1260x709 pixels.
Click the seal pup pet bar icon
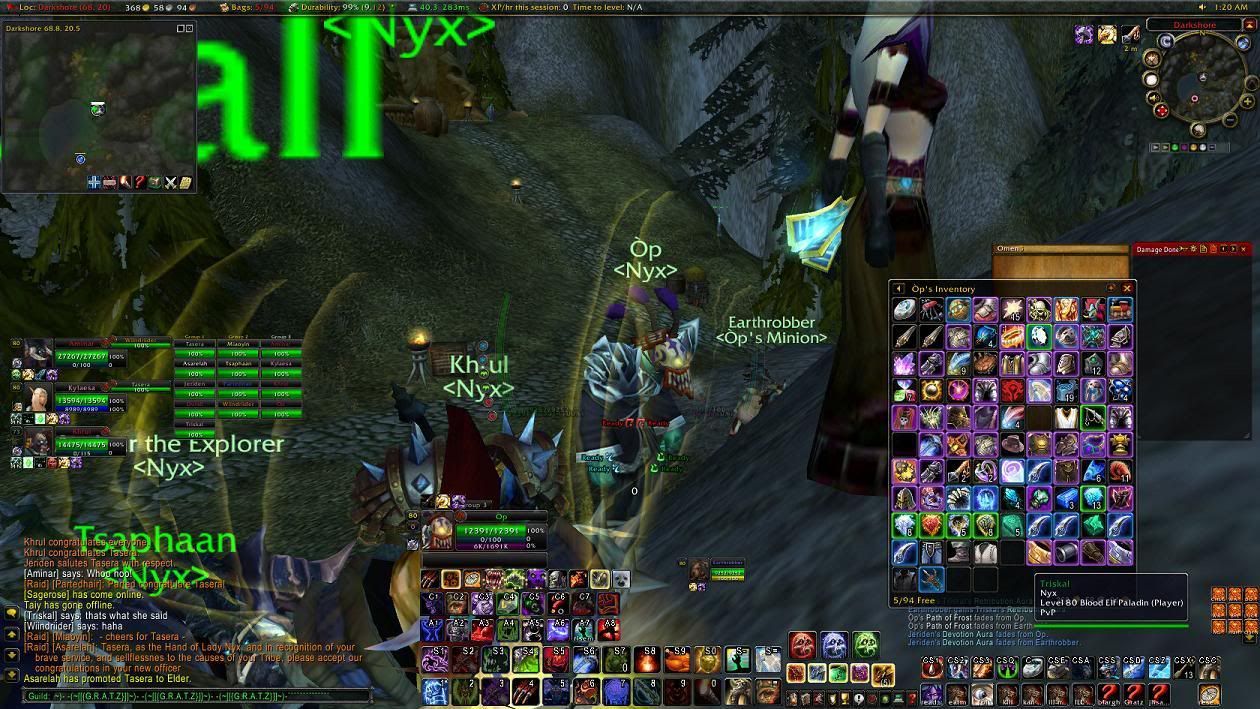pyautogui.click(x=621, y=579)
